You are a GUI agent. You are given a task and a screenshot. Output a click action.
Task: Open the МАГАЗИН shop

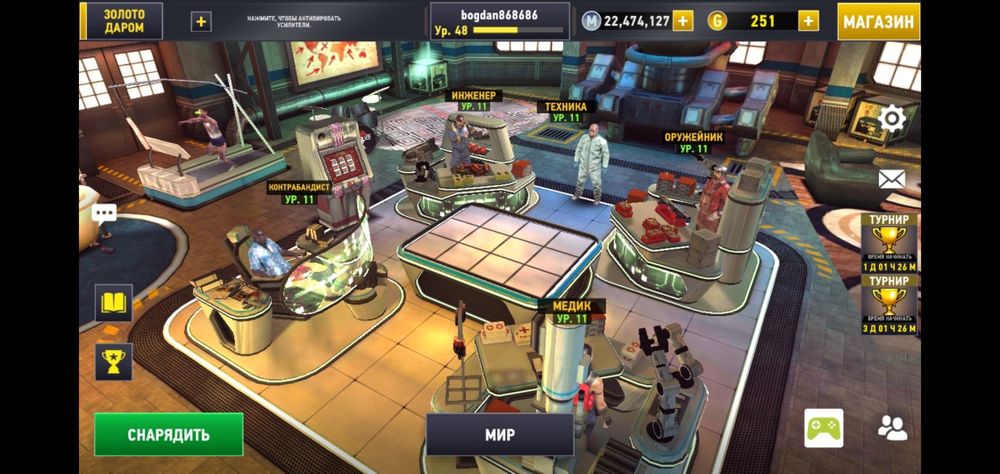point(878,21)
